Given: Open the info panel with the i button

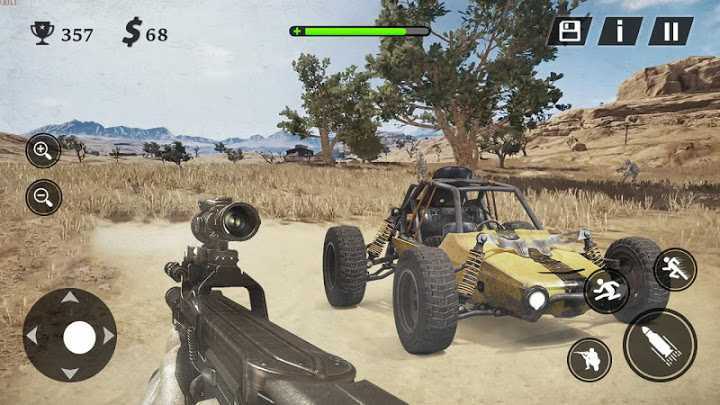Looking at the screenshot, I should pyautogui.click(x=620, y=31).
